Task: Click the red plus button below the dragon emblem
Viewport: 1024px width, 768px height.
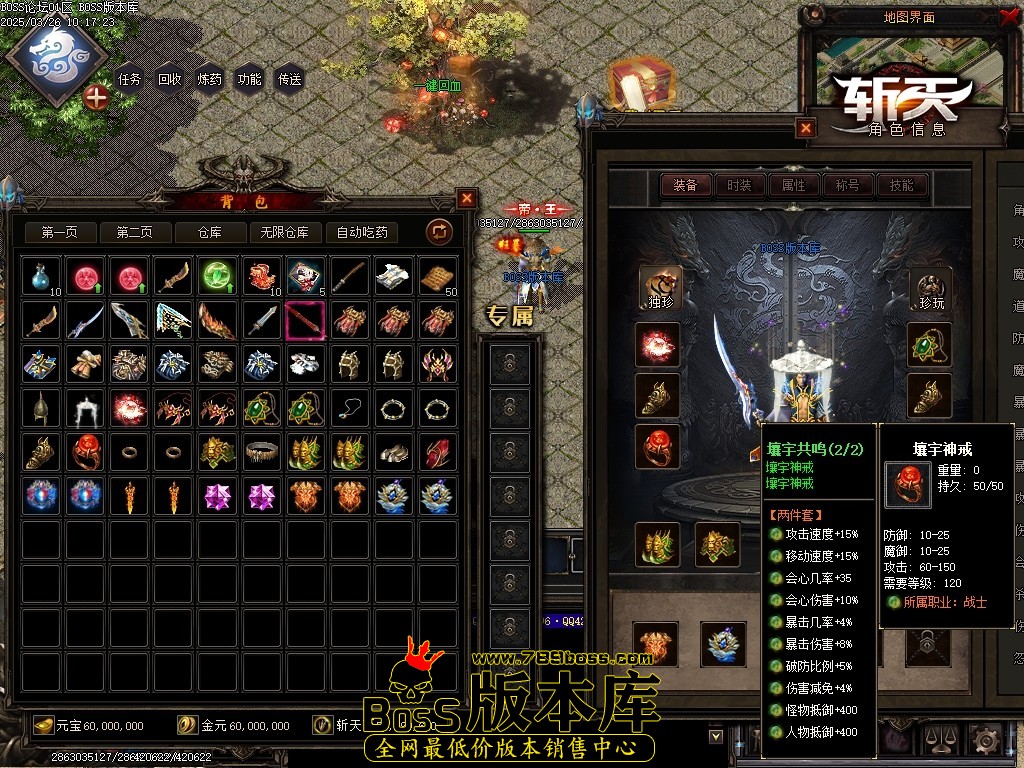Action: [x=96, y=97]
